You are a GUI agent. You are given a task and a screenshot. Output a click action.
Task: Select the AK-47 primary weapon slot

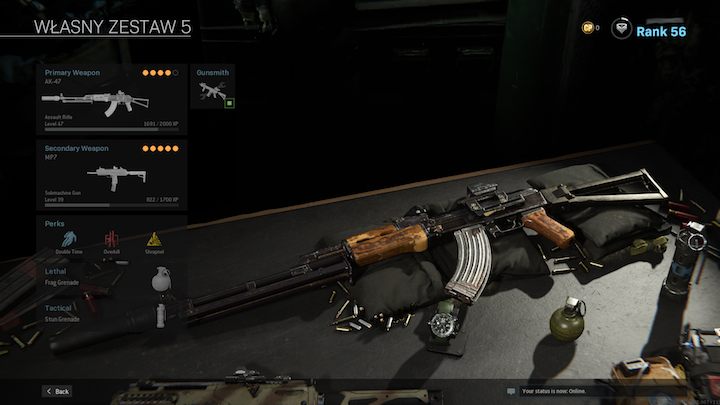(x=111, y=100)
